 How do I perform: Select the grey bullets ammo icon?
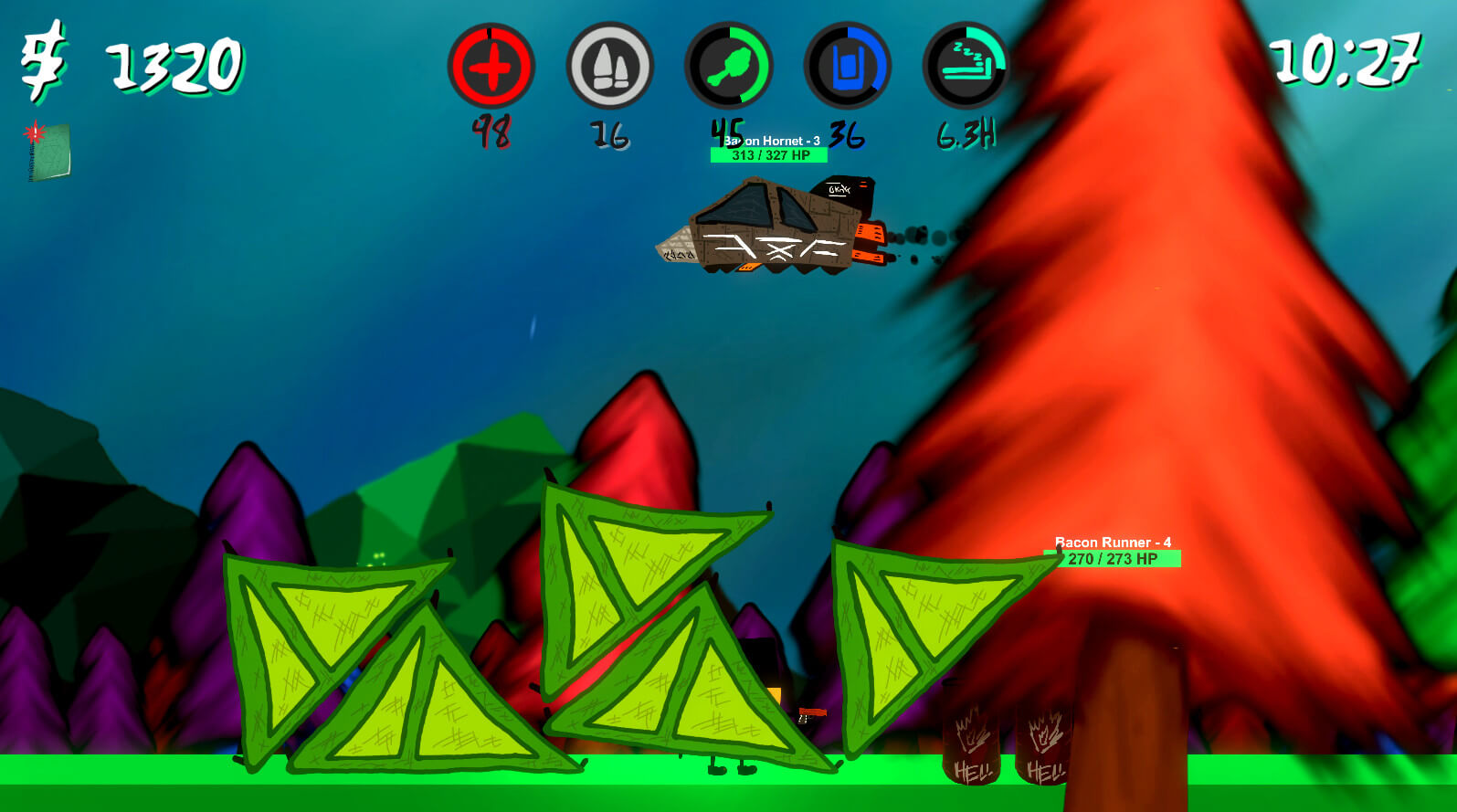(x=609, y=67)
